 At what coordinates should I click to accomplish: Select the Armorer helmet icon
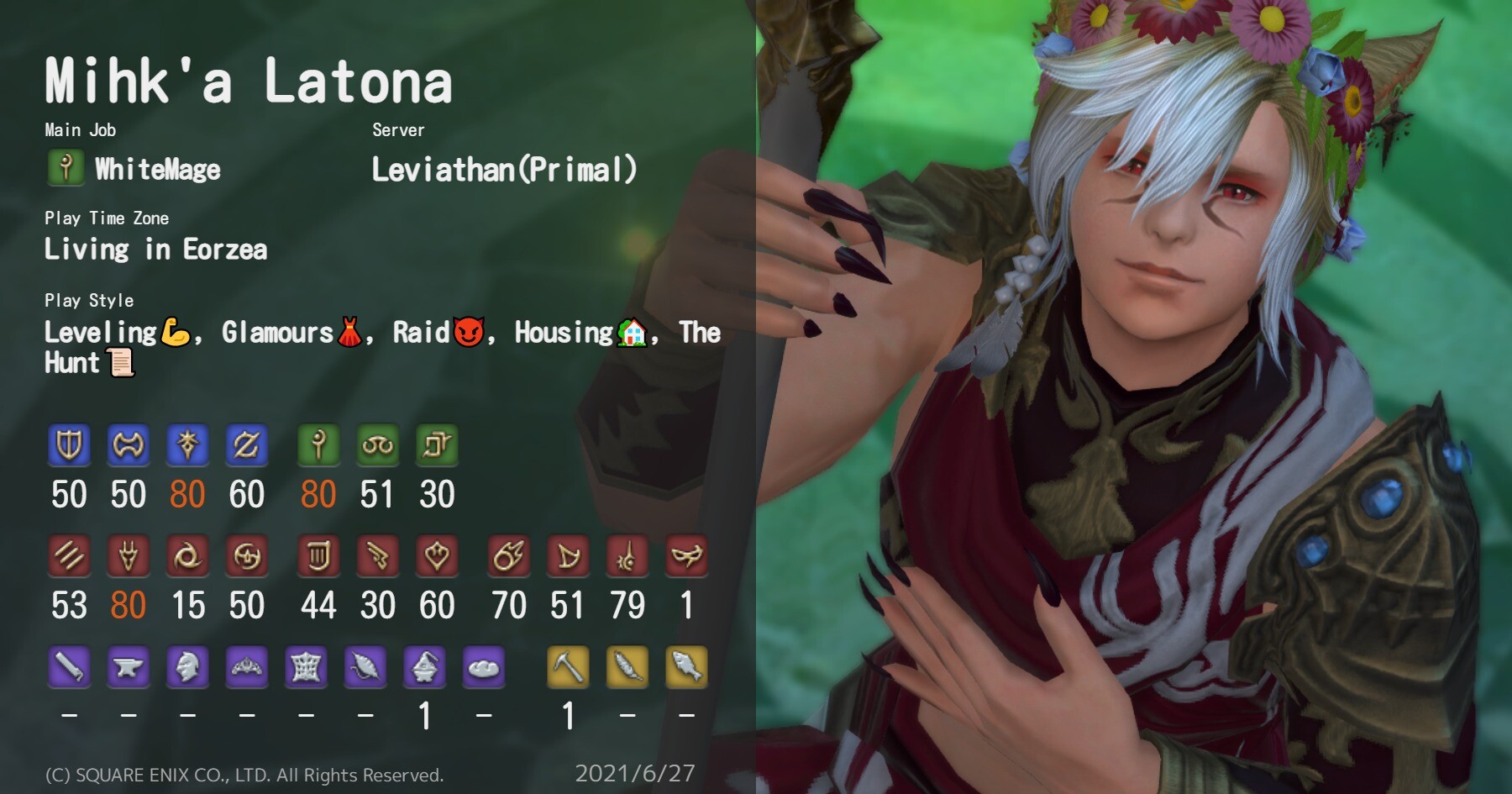[187, 668]
